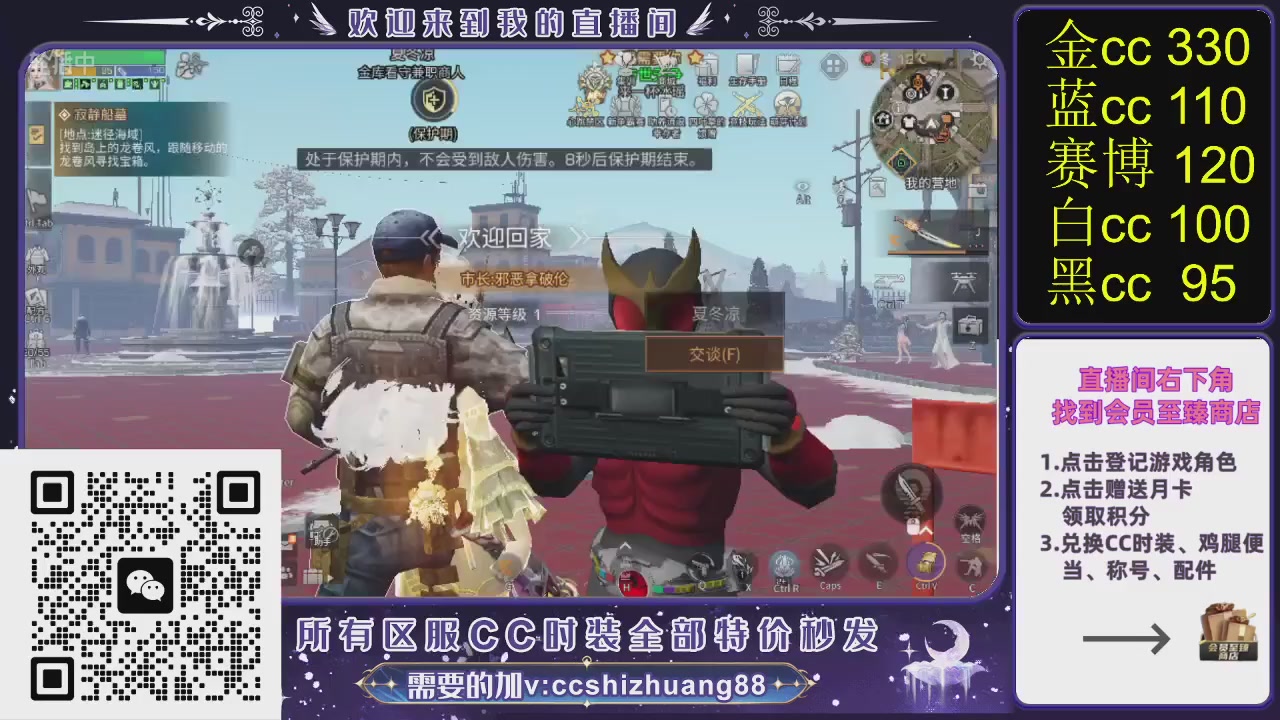
Task: Toggle shooting stance with the C key icon
Action: (x=973, y=562)
